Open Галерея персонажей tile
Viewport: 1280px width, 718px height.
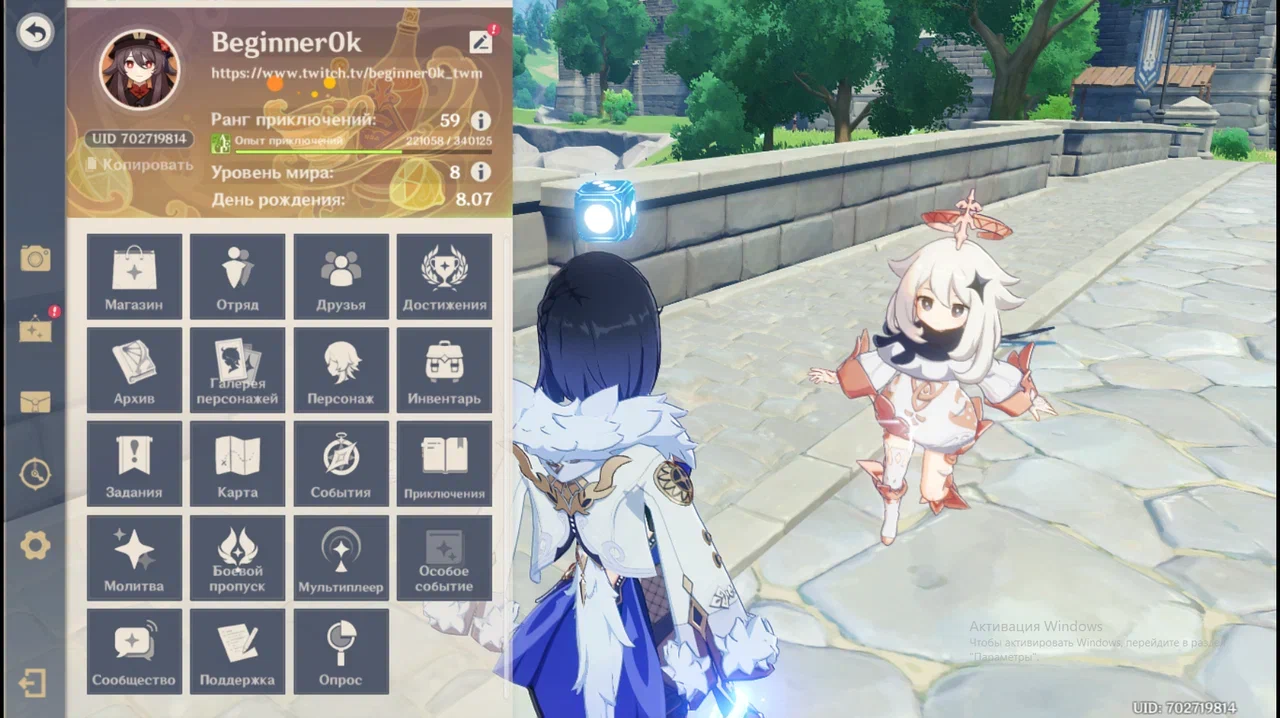coord(237,370)
